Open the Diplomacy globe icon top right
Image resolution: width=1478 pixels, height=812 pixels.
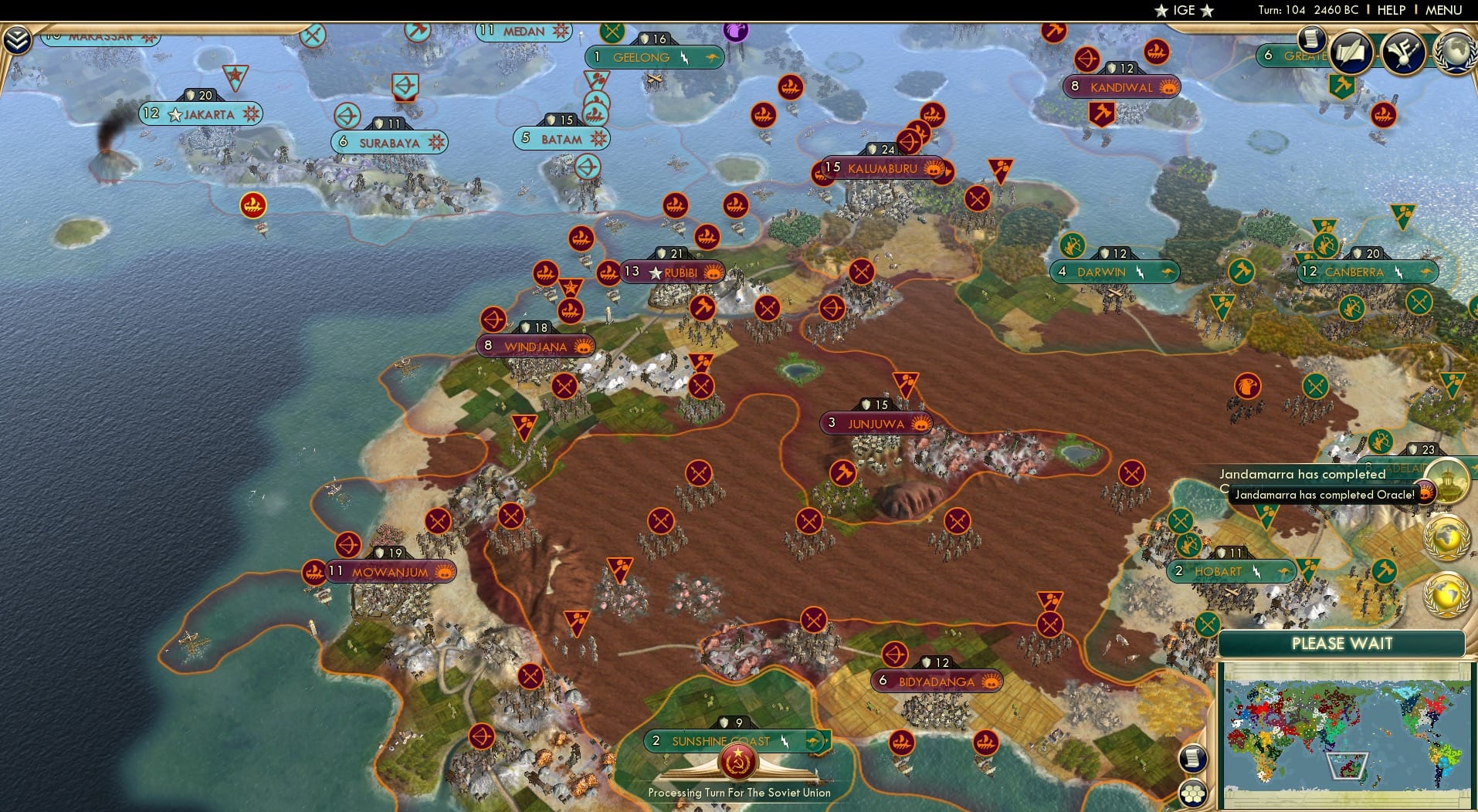(1457, 52)
